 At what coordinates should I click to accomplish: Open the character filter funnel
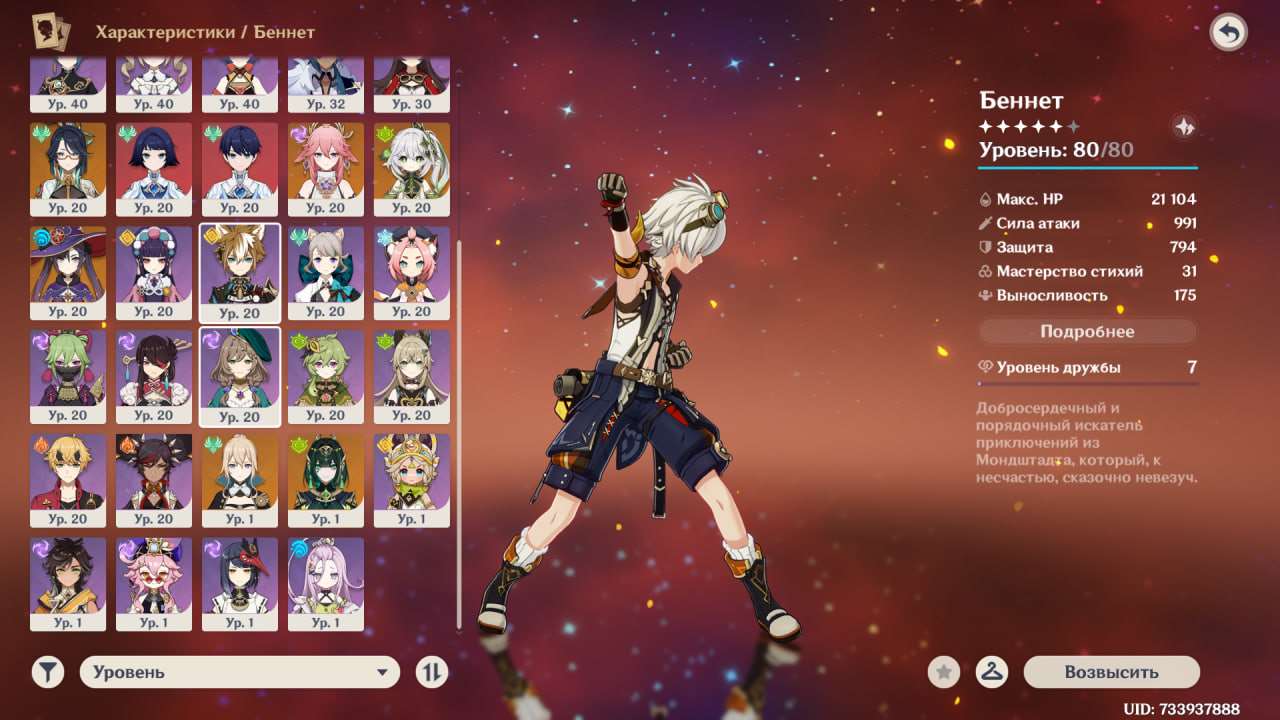47,672
